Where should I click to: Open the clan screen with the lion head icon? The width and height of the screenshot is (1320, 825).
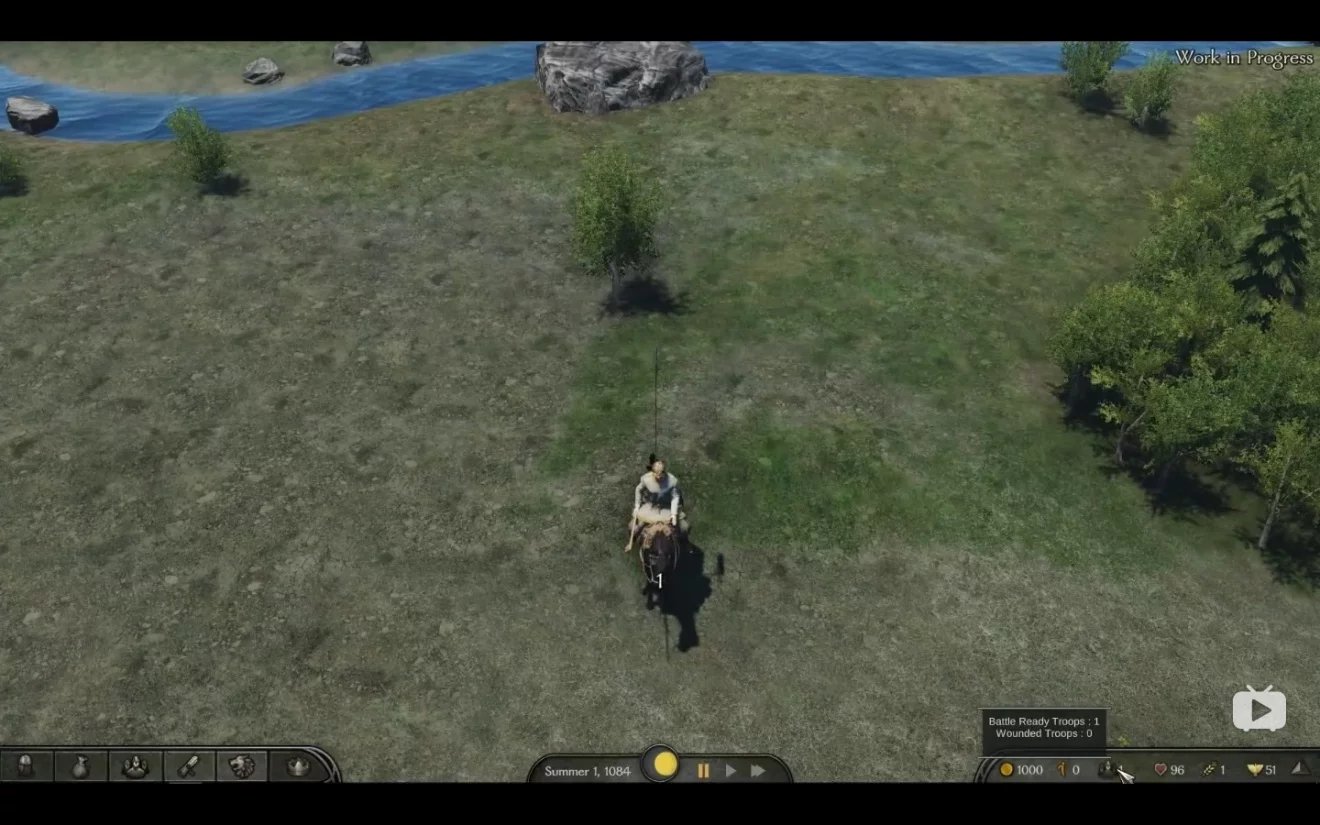242,766
